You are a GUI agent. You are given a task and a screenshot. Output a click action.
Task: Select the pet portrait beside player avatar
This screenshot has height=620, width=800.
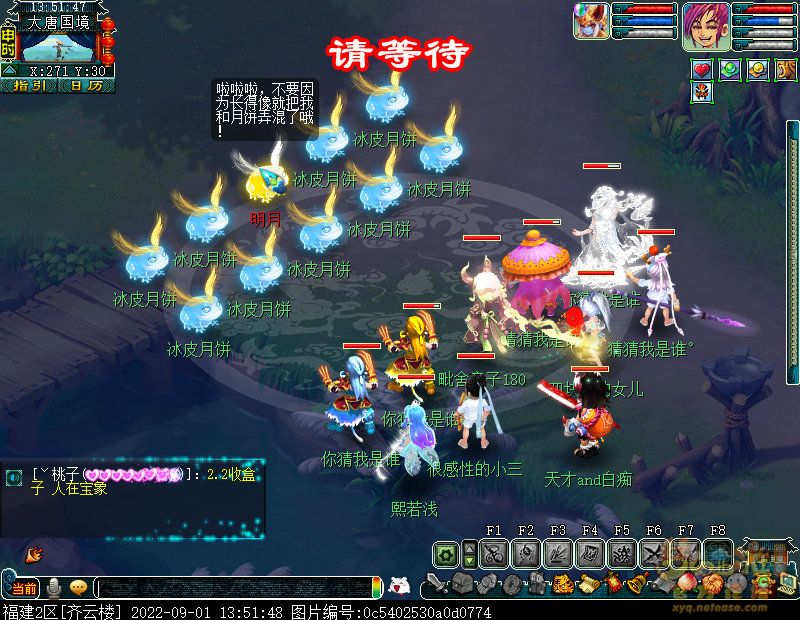[592, 21]
